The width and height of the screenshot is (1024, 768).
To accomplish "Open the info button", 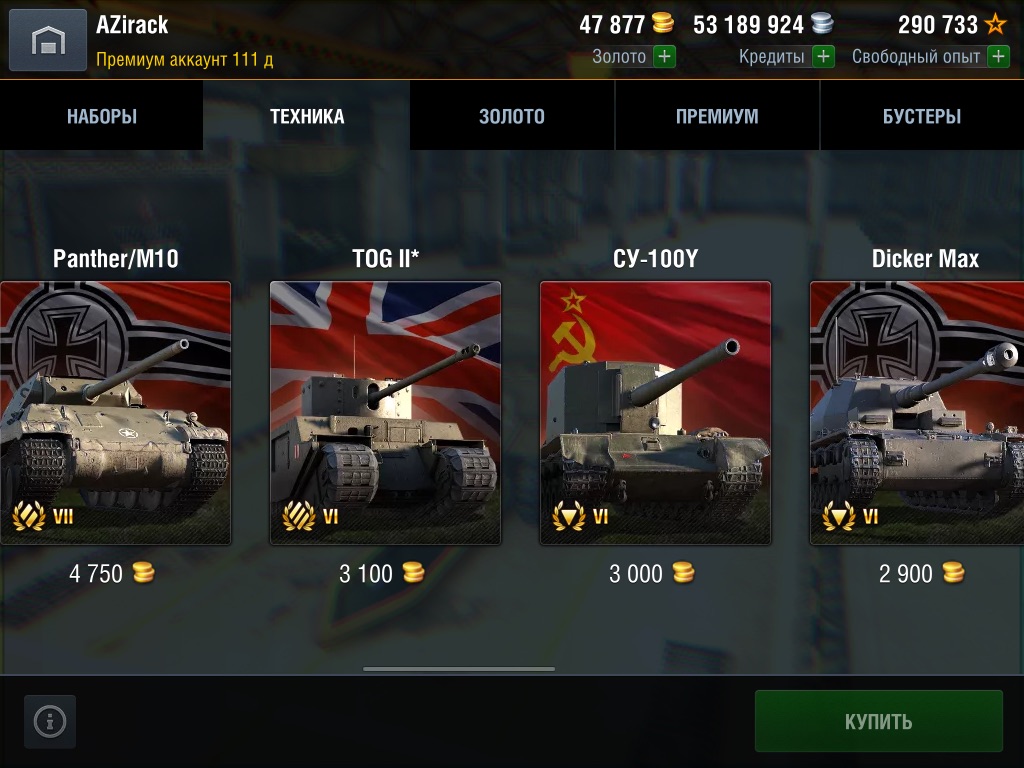I will (50, 721).
